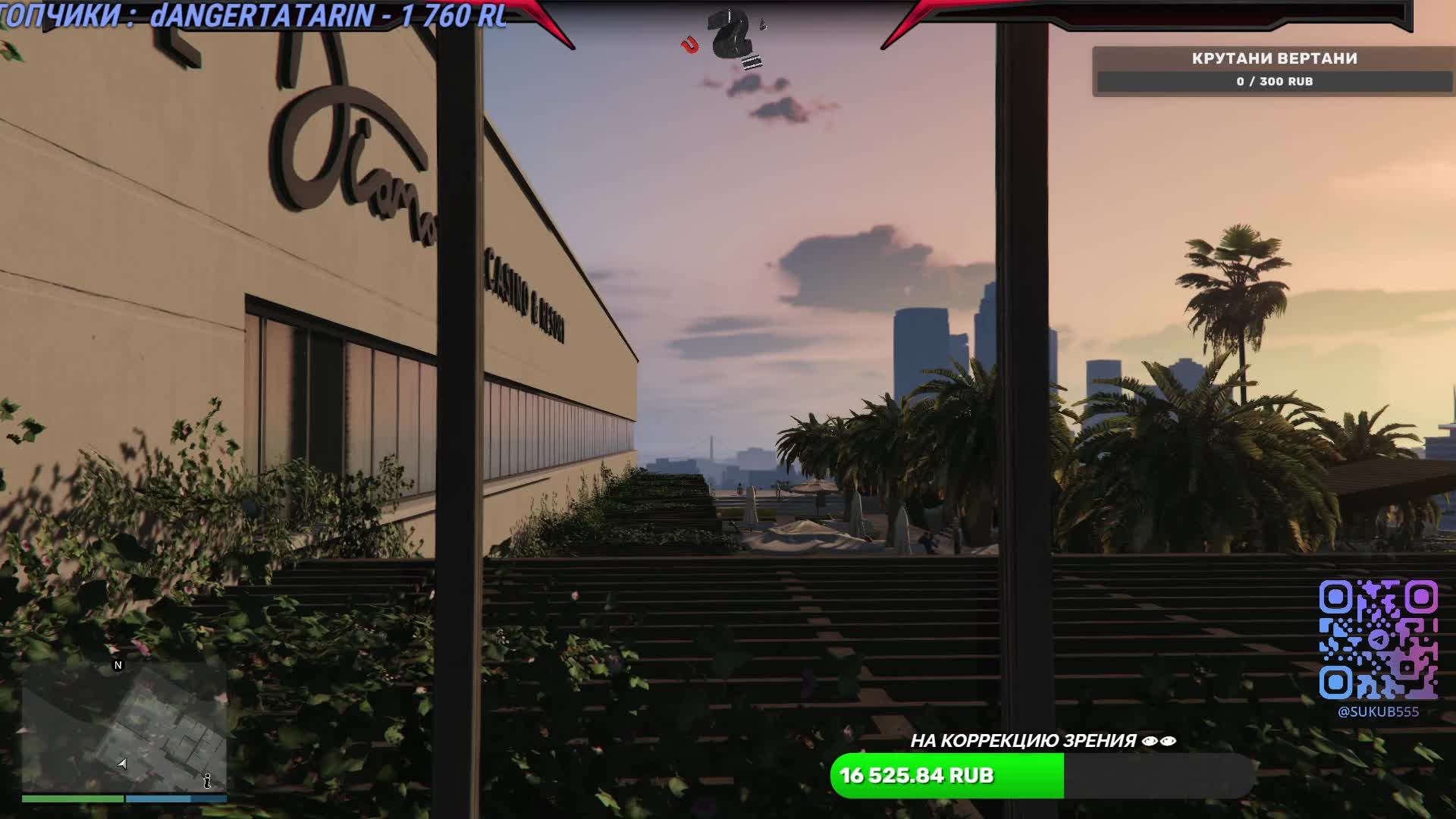This screenshot has height=819, width=1456.
Task: Select the Telegram icon inside the QR code
Action: [1378, 640]
